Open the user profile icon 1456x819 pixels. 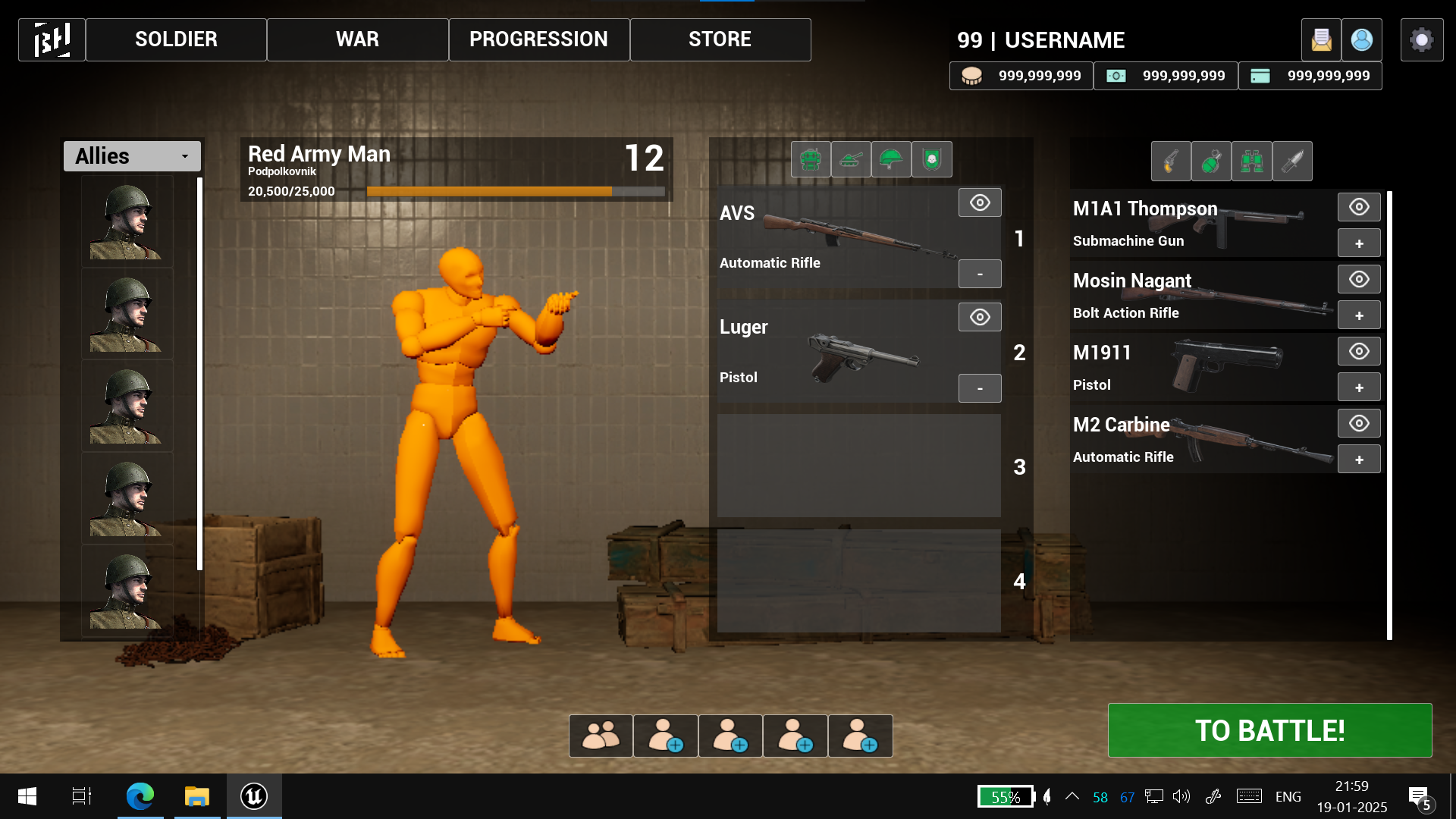tap(1361, 39)
